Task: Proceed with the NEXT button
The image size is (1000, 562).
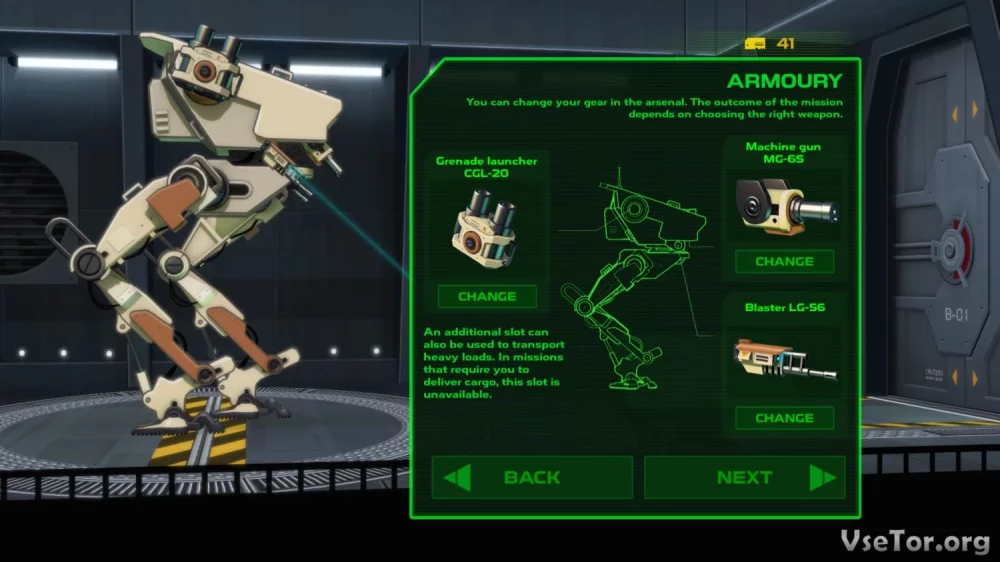Action: click(x=744, y=477)
